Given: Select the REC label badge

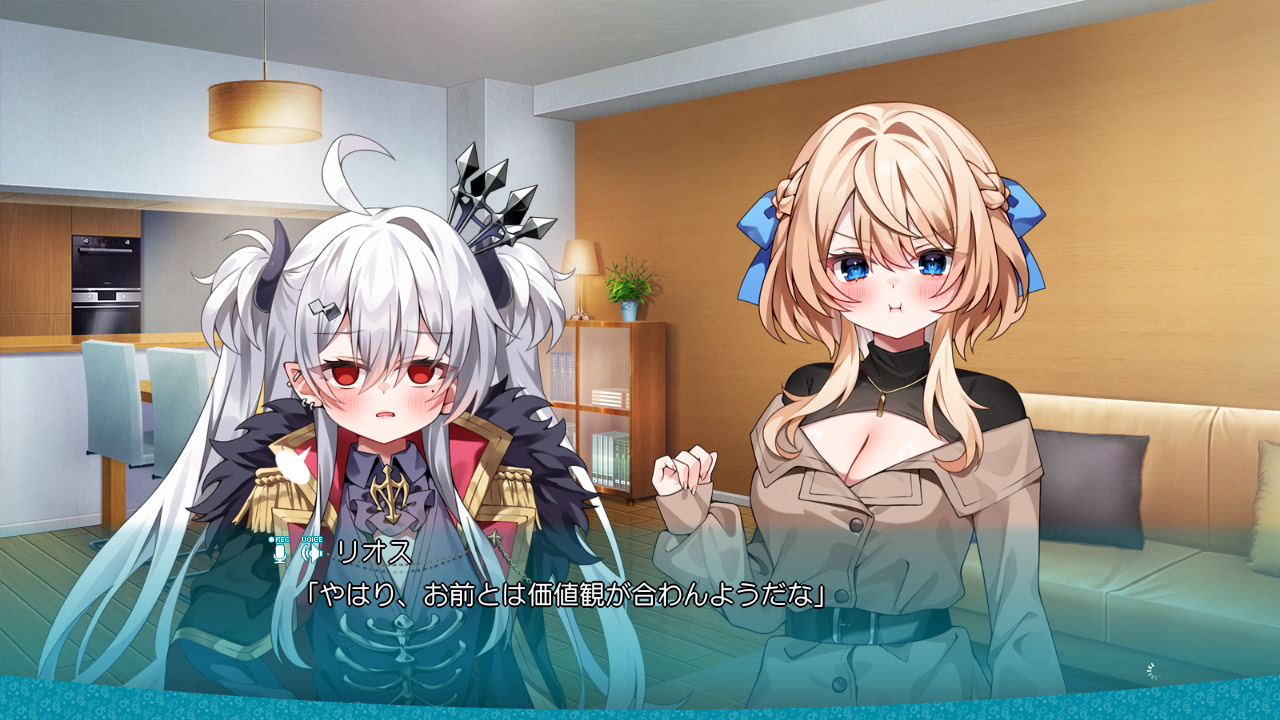Looking at the screenshot, I should tap(282, 539).
